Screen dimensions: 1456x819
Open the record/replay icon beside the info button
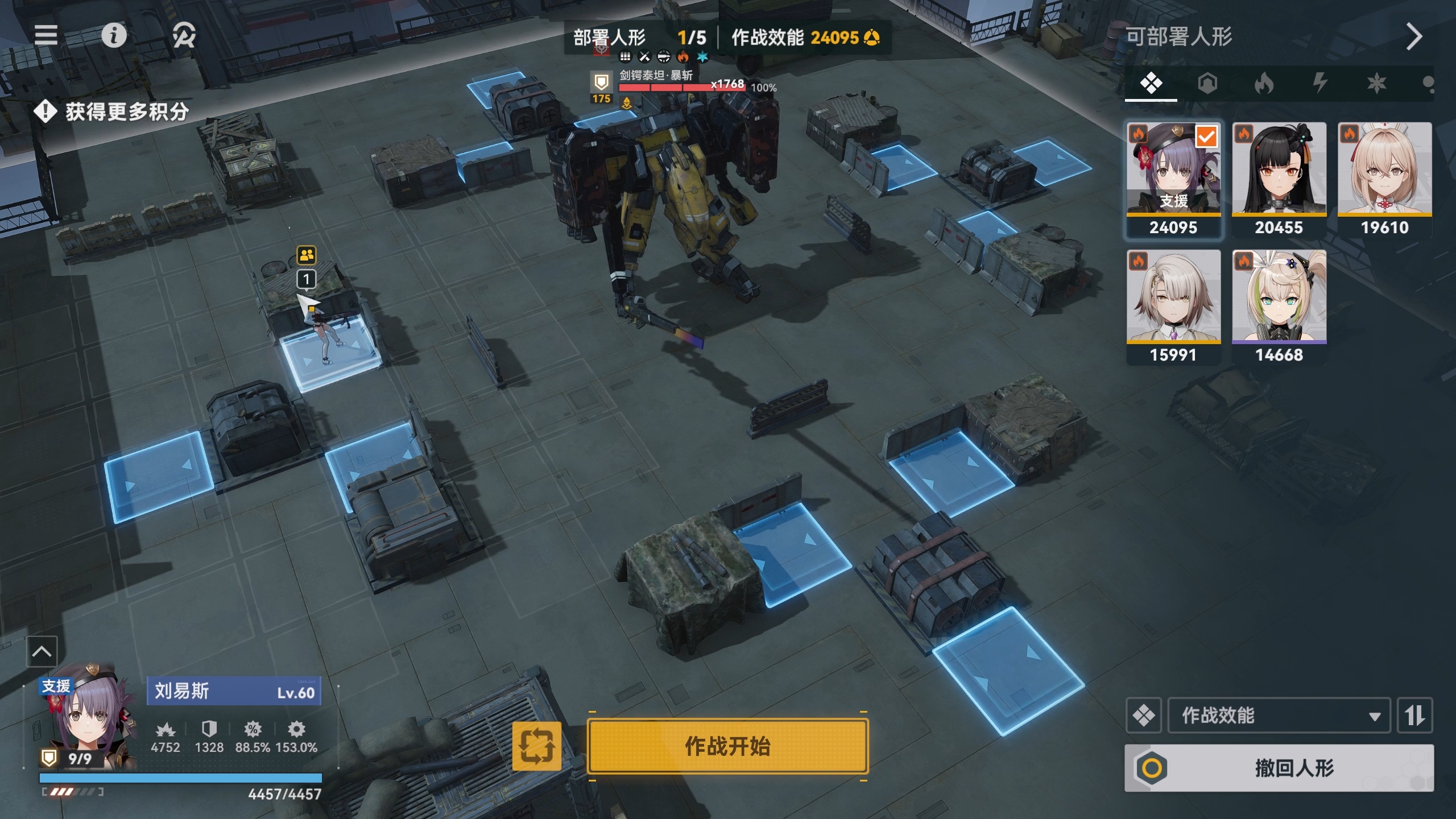181,36
